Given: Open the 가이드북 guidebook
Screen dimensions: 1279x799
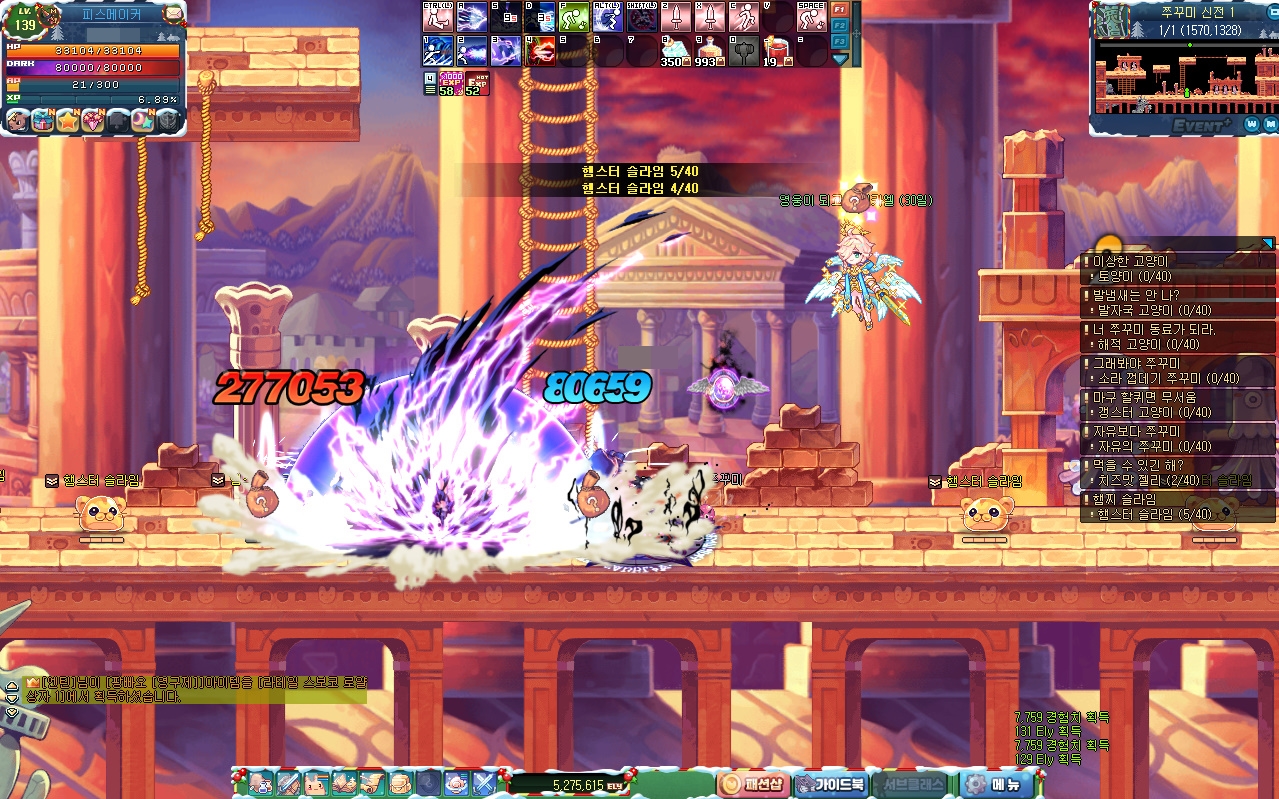Looking at the screenshot, I should pyautogui.click(x=830, y=784).
